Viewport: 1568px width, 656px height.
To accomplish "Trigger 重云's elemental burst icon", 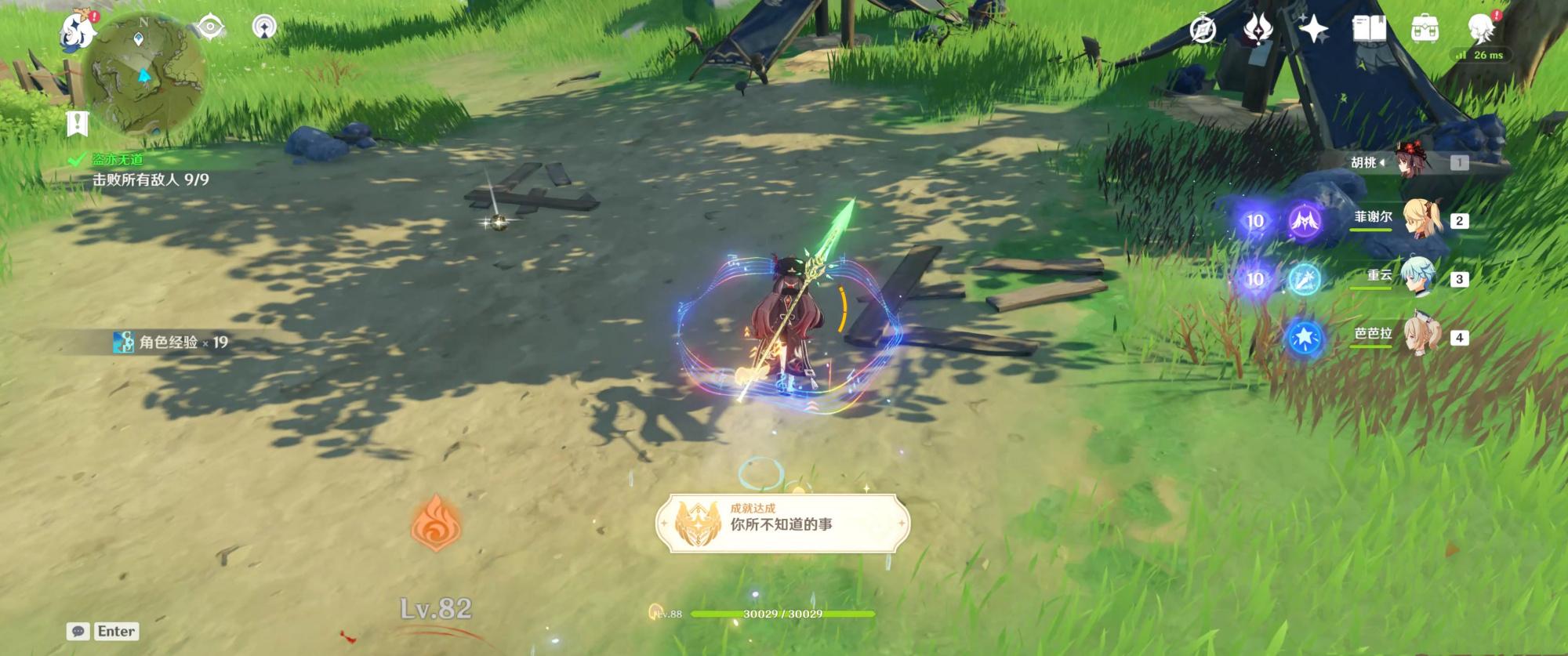I will (x=1305, y=279).
